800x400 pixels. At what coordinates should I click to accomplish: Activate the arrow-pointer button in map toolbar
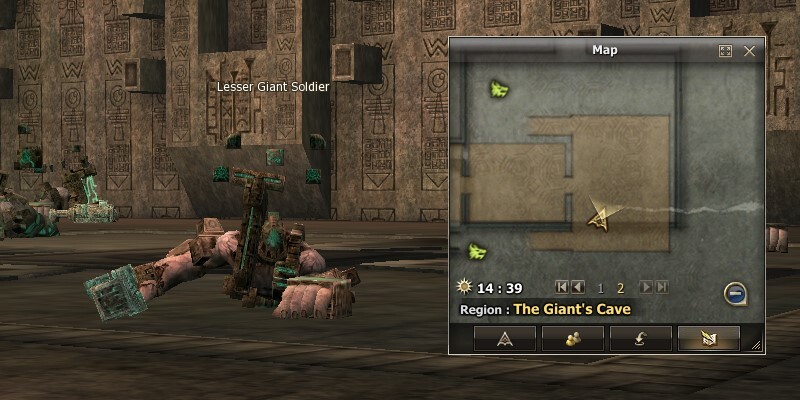tap(504, 338)
